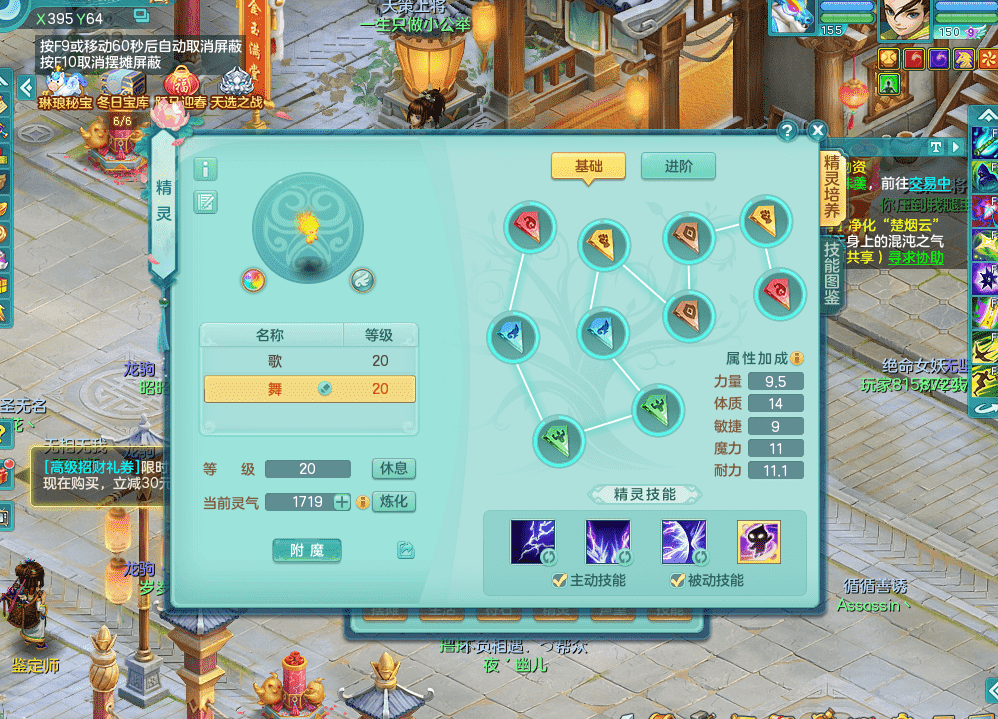Click the 寻求协助 link in chat
This screenshot has width=998, height=719.
tap(916, 257)
